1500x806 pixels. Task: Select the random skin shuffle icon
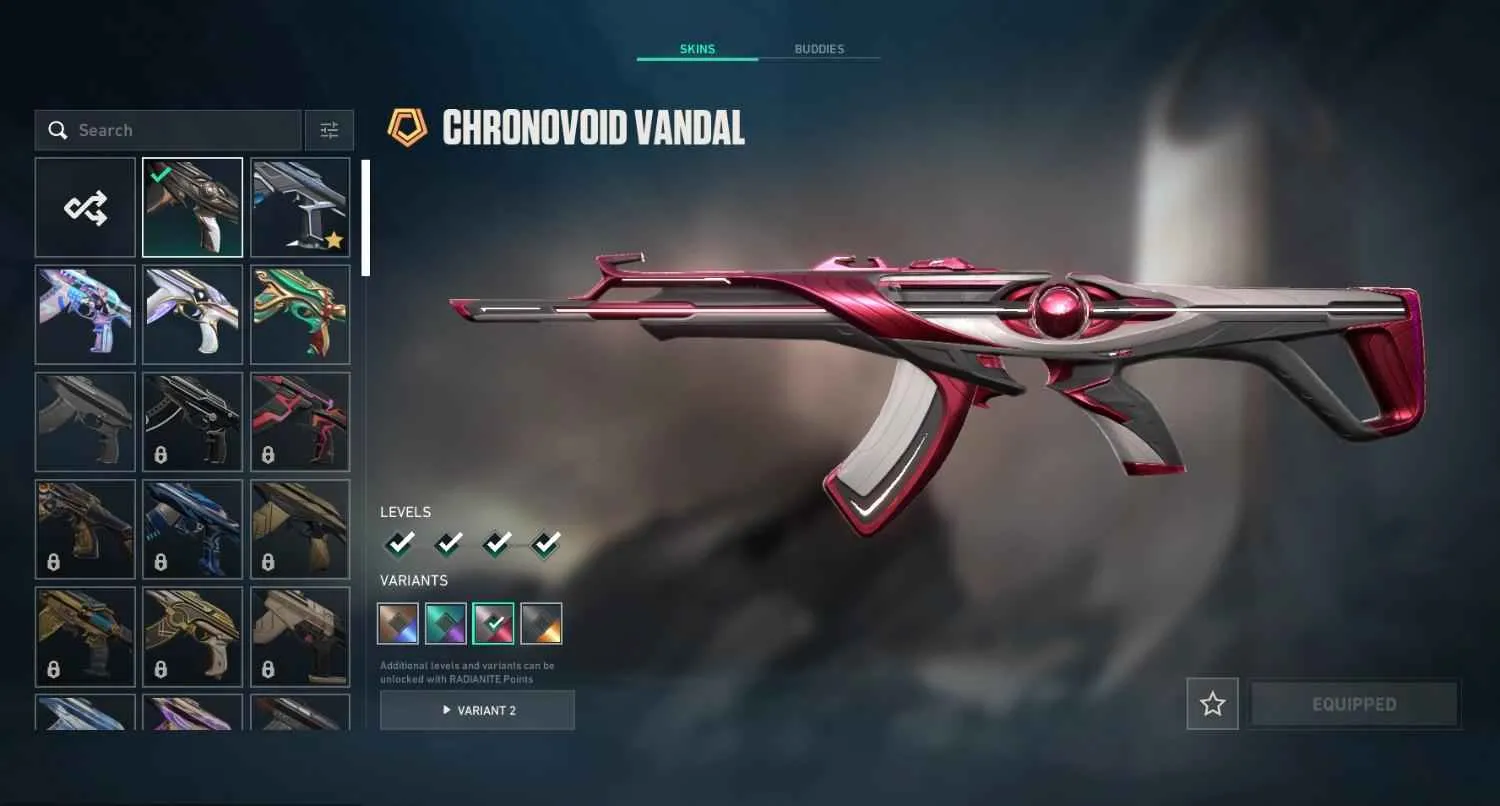click(85, 206)
